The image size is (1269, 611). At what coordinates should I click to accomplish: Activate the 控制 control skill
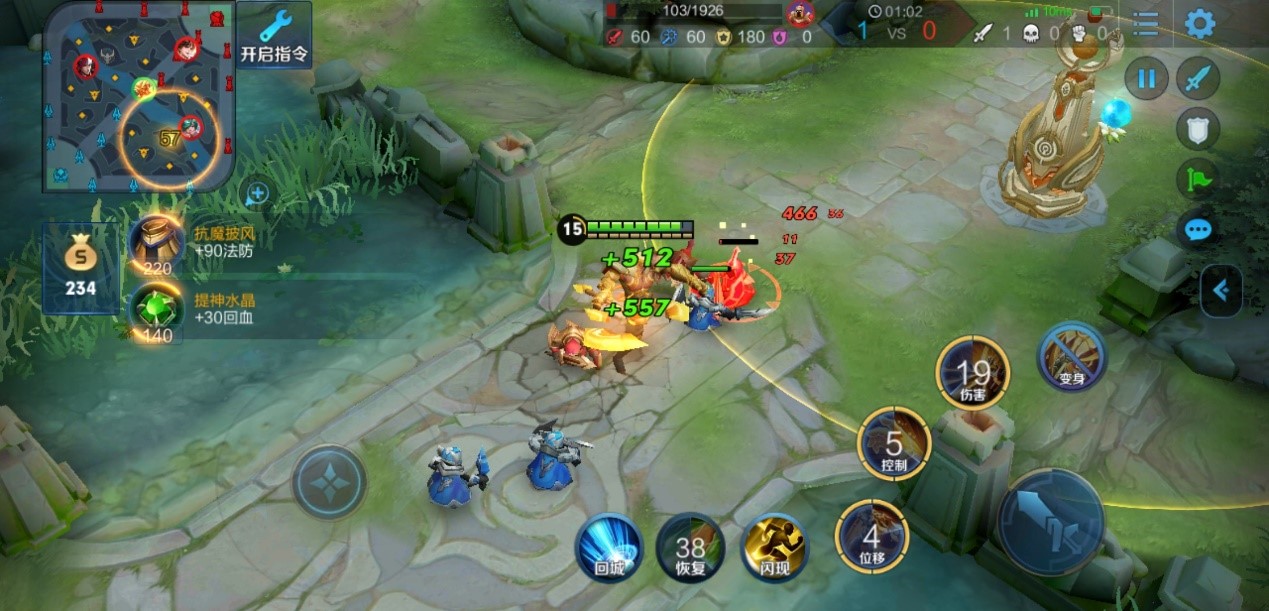pos(894,443)
